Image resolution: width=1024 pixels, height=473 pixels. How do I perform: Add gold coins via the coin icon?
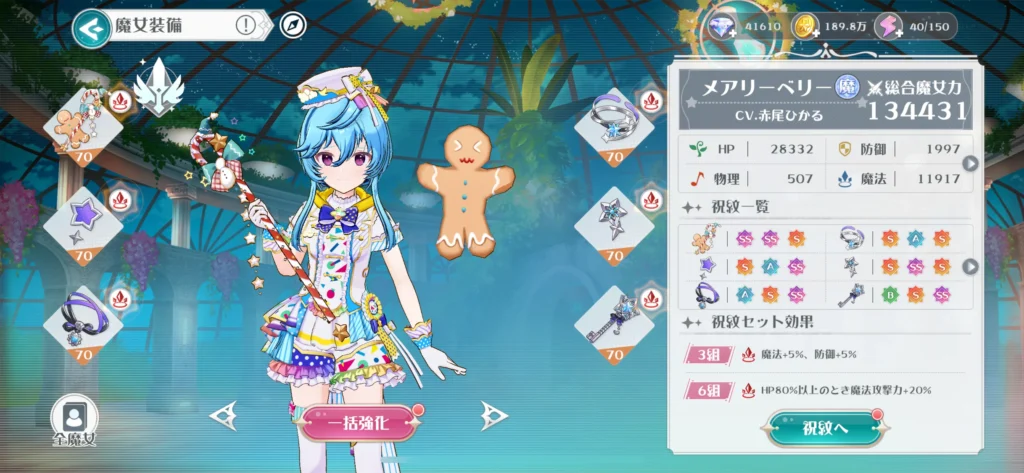coord(805,27)
